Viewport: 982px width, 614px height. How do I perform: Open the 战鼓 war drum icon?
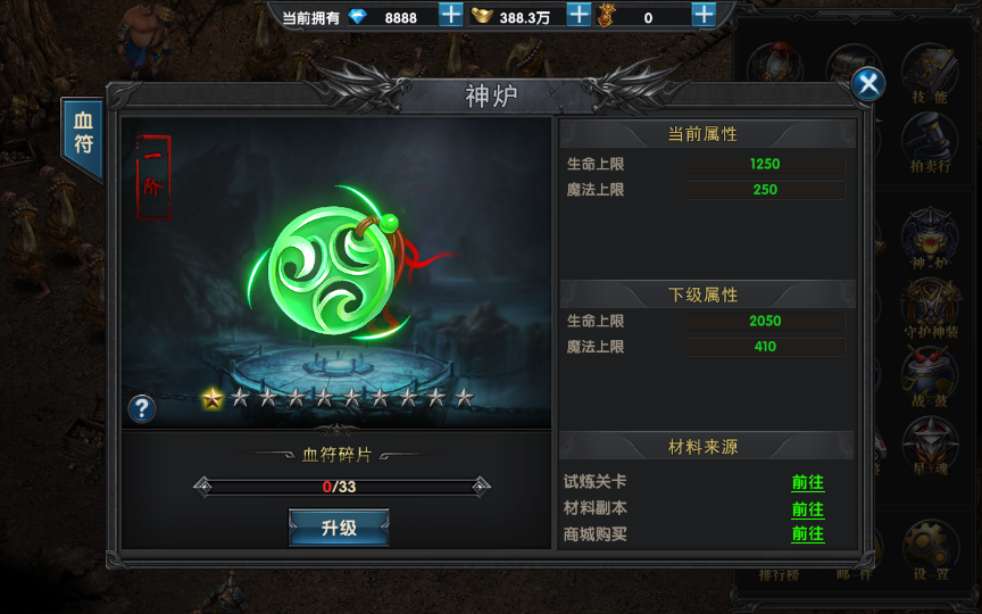click(928, 375)
